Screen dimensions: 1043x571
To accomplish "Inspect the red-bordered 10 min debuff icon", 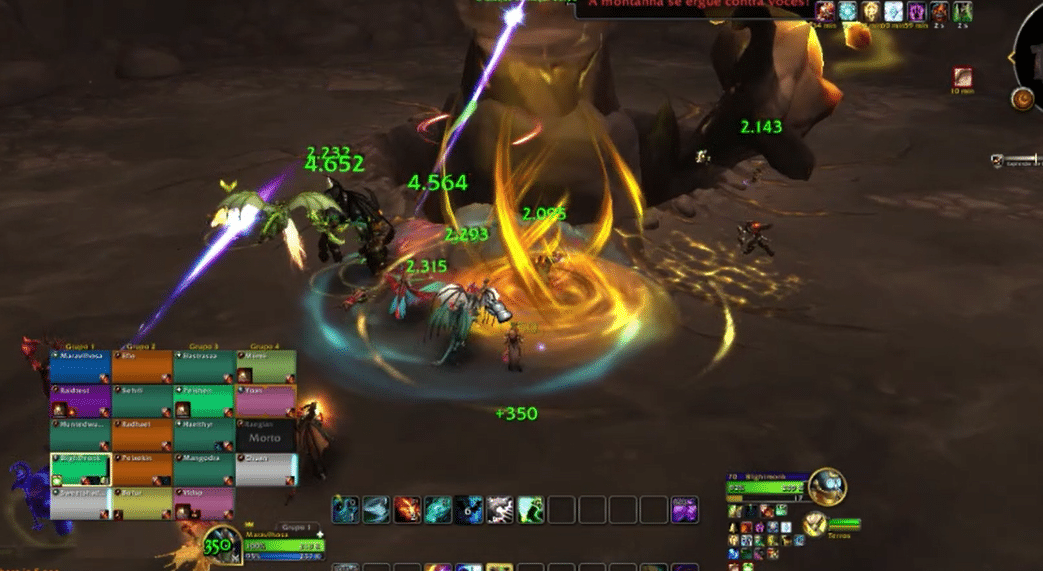I will click(x=962, y=76).
